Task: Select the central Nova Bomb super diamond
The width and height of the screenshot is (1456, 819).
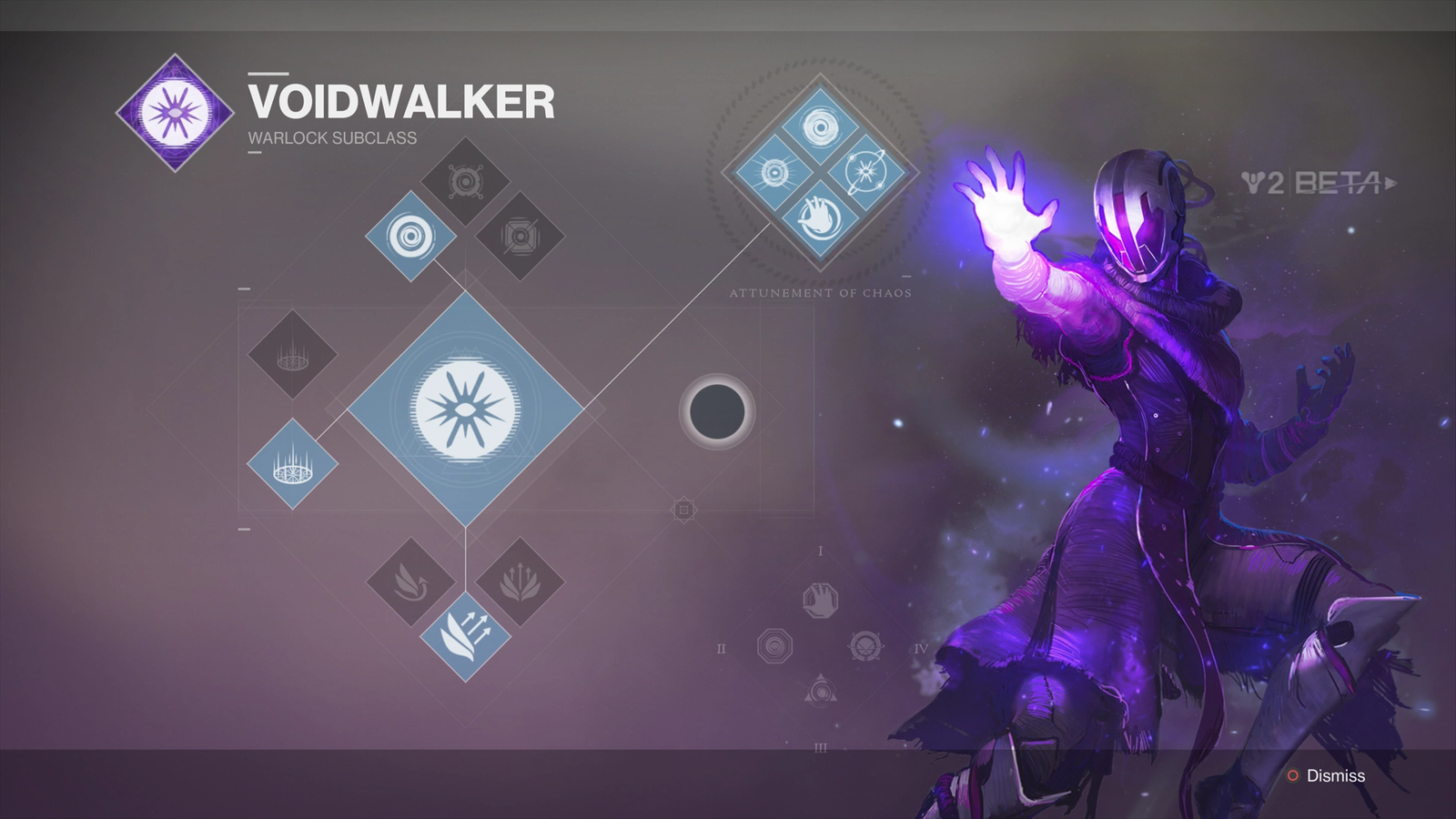Action: pos(465,409)
